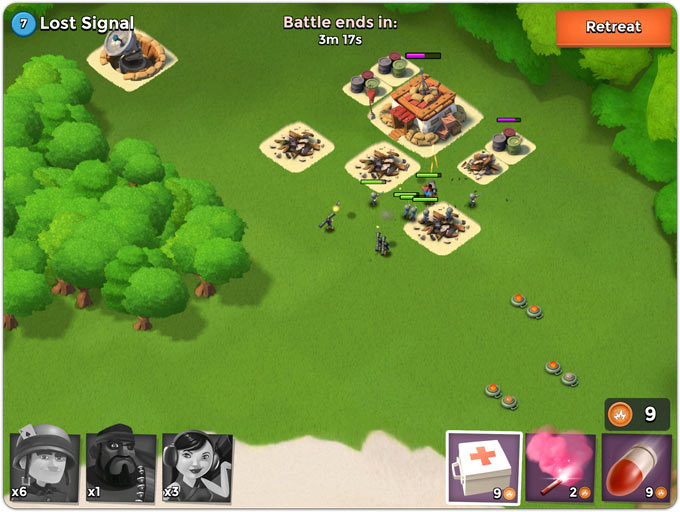Pick the bearded Heavy troop card
This screenshot has width=680, height=512.
(x=120, y=467)
